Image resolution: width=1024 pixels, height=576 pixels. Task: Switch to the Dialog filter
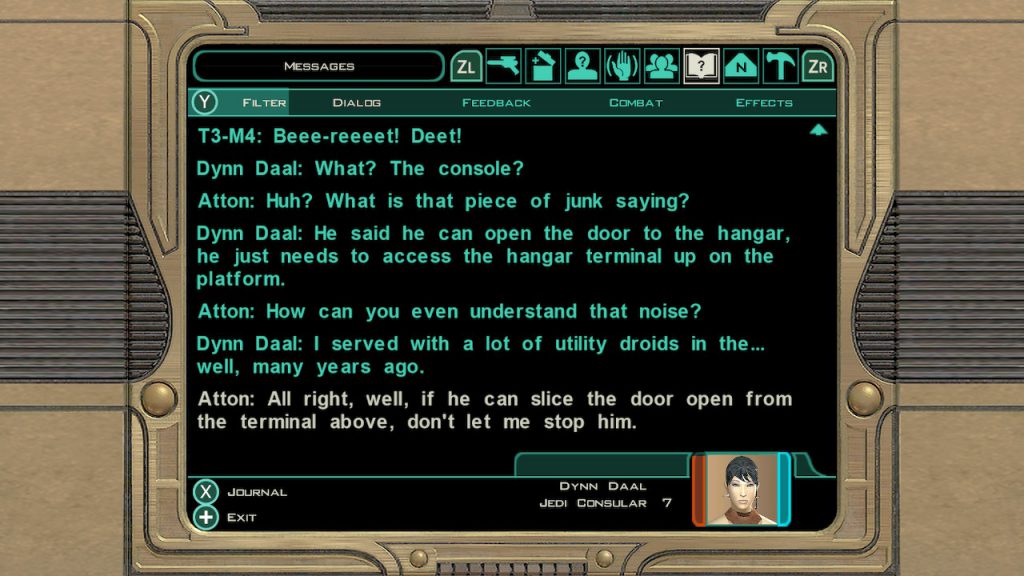point(356,103)
